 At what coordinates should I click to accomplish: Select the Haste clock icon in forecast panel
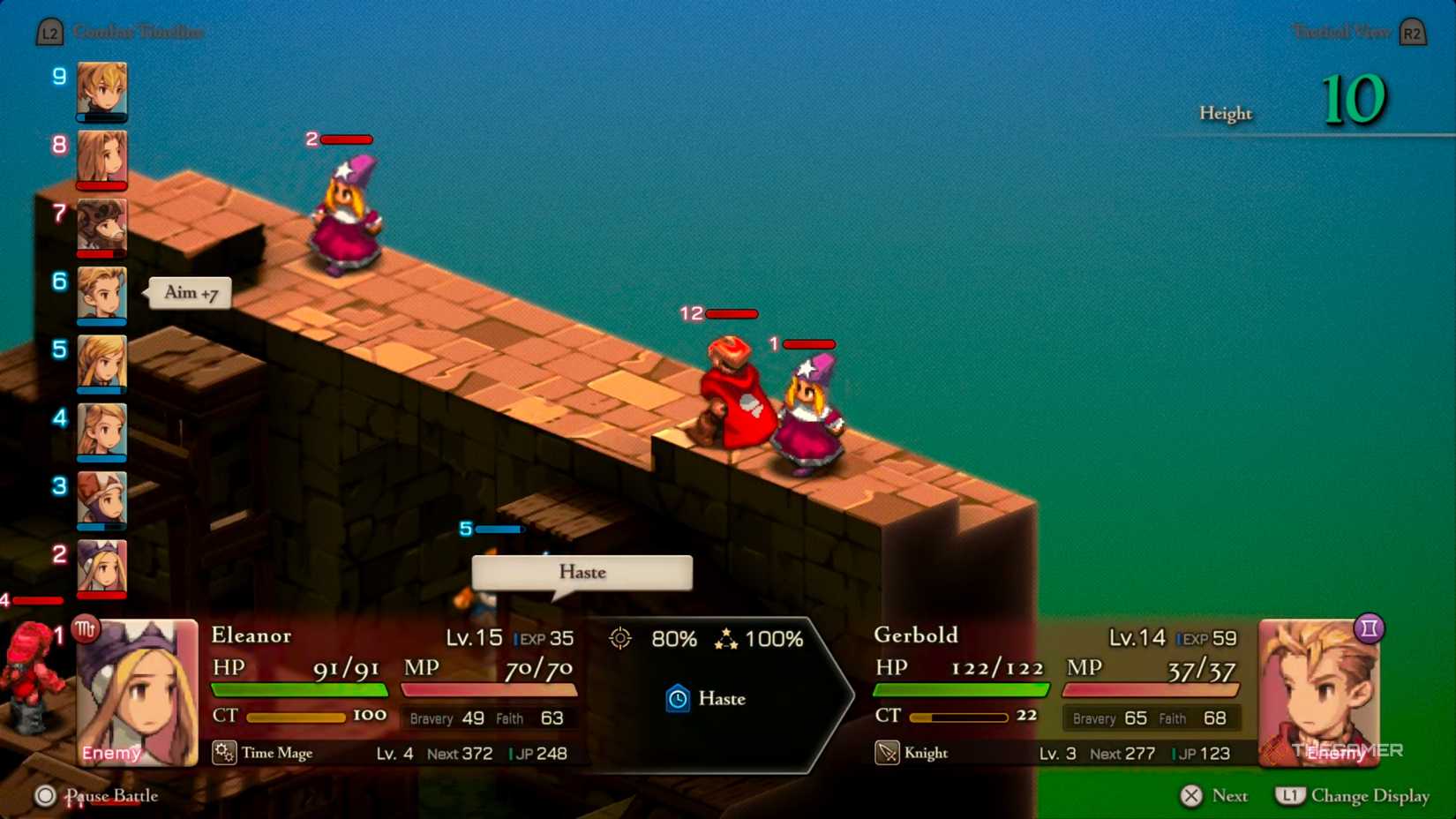coord(678,699)
